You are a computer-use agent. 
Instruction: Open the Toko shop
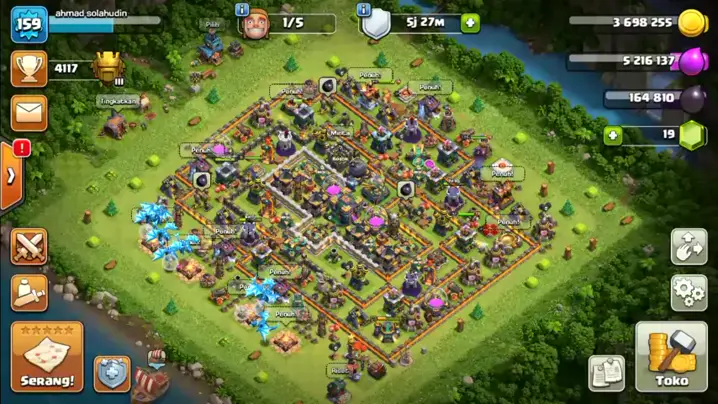point(671,357)
